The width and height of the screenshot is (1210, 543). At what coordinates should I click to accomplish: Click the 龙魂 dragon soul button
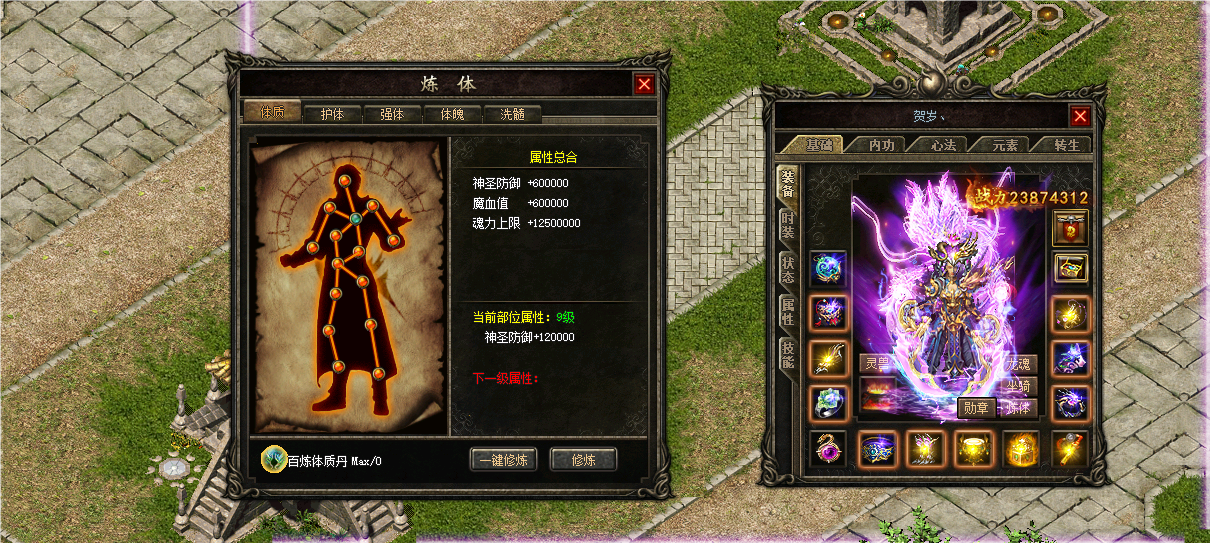tap(1020, 364)
